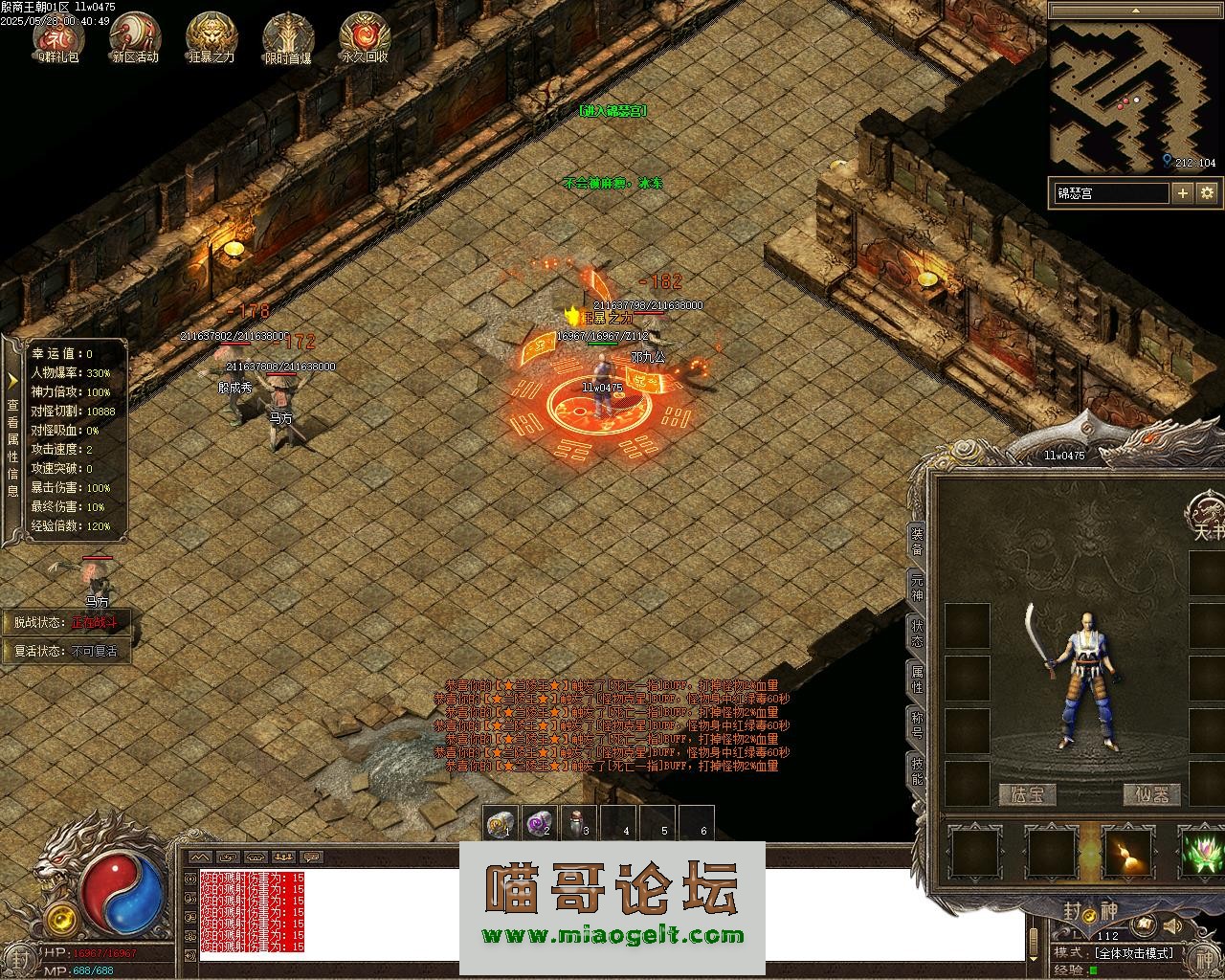
Task: Switch to the 装备 equipment tab
Action: 917,543
